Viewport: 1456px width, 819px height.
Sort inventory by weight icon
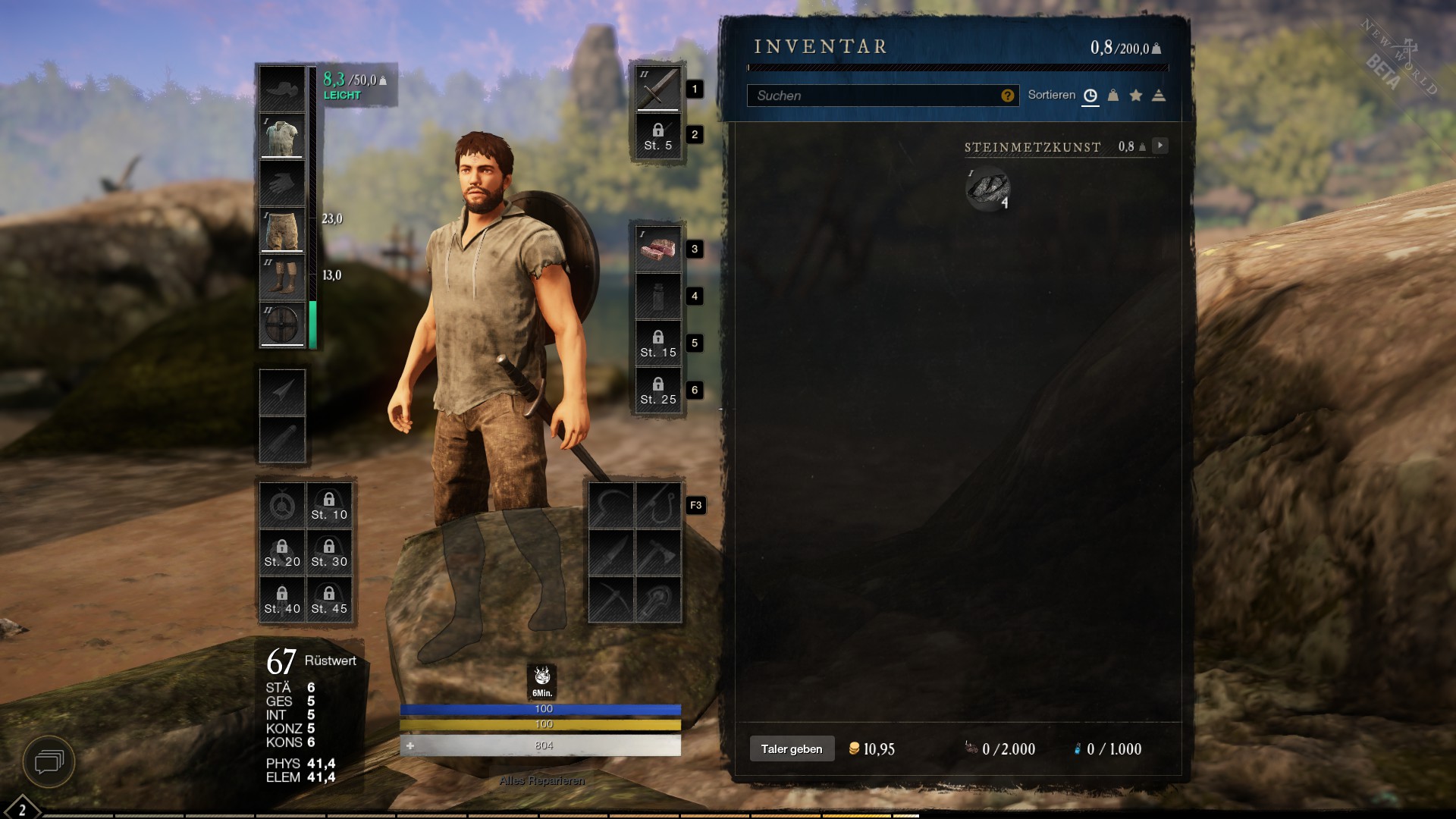click(x=1113, y=96)
